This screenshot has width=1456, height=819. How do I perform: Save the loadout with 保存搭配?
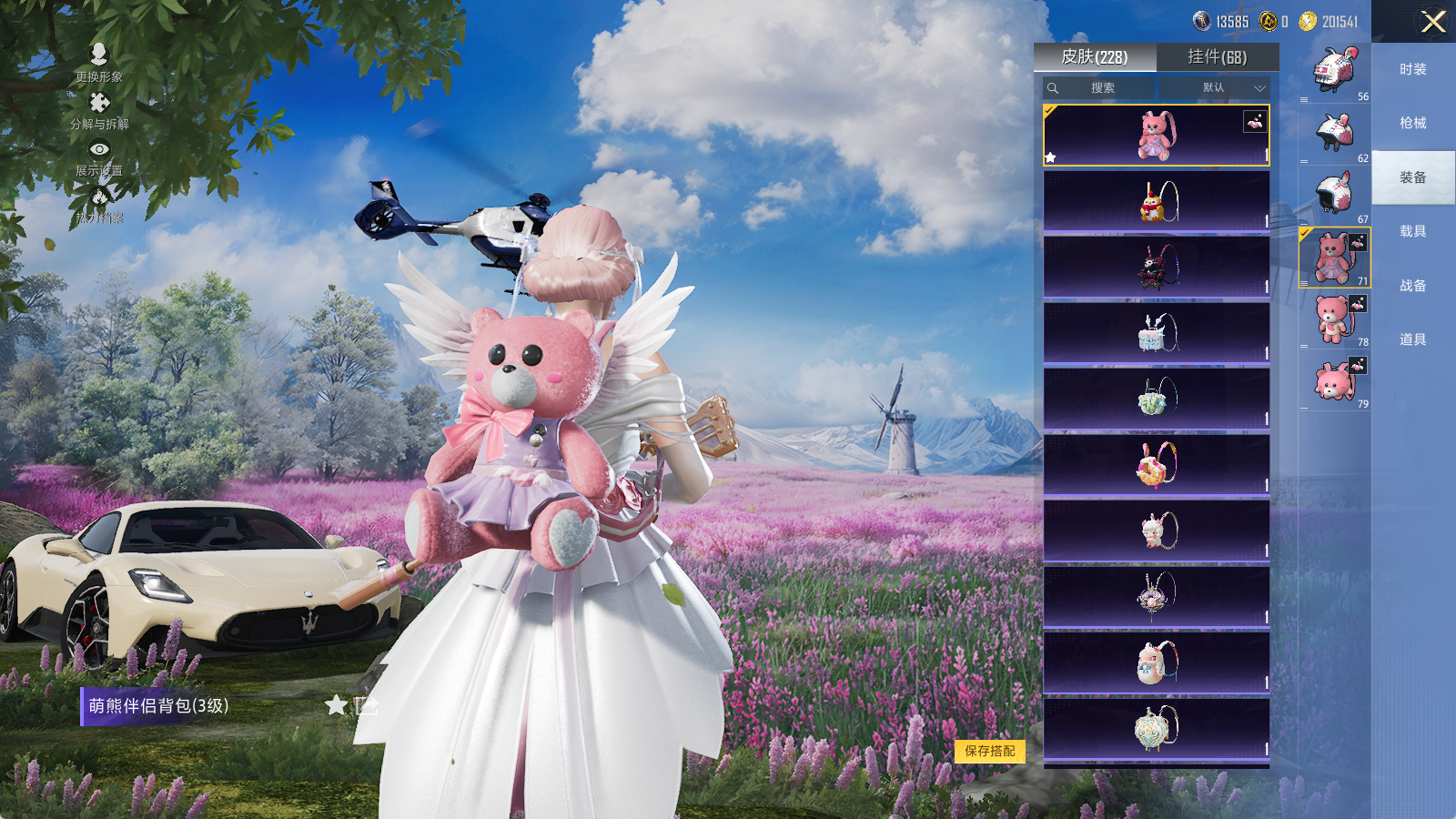990,751
